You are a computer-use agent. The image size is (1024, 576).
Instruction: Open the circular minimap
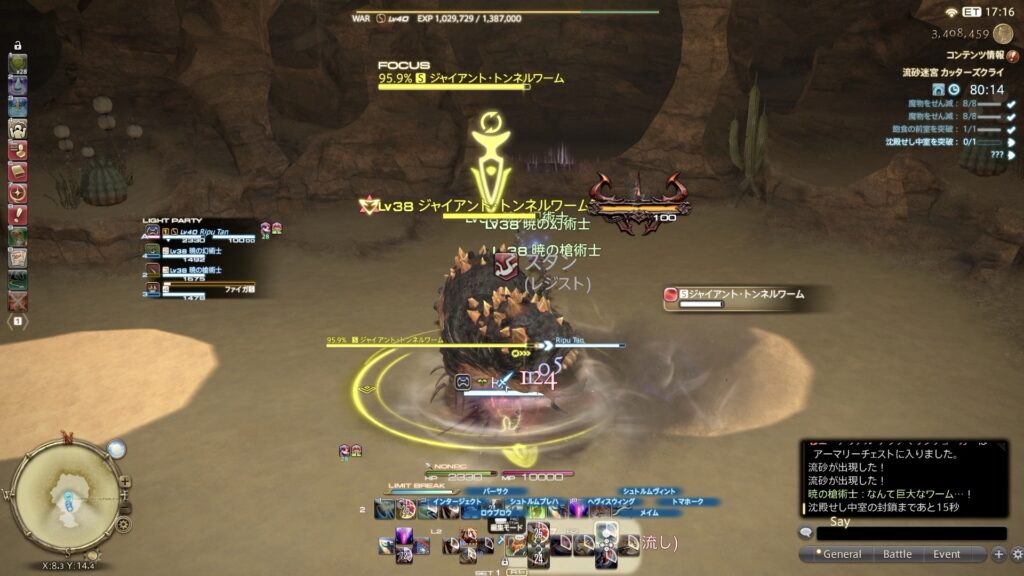click(68, 492)
